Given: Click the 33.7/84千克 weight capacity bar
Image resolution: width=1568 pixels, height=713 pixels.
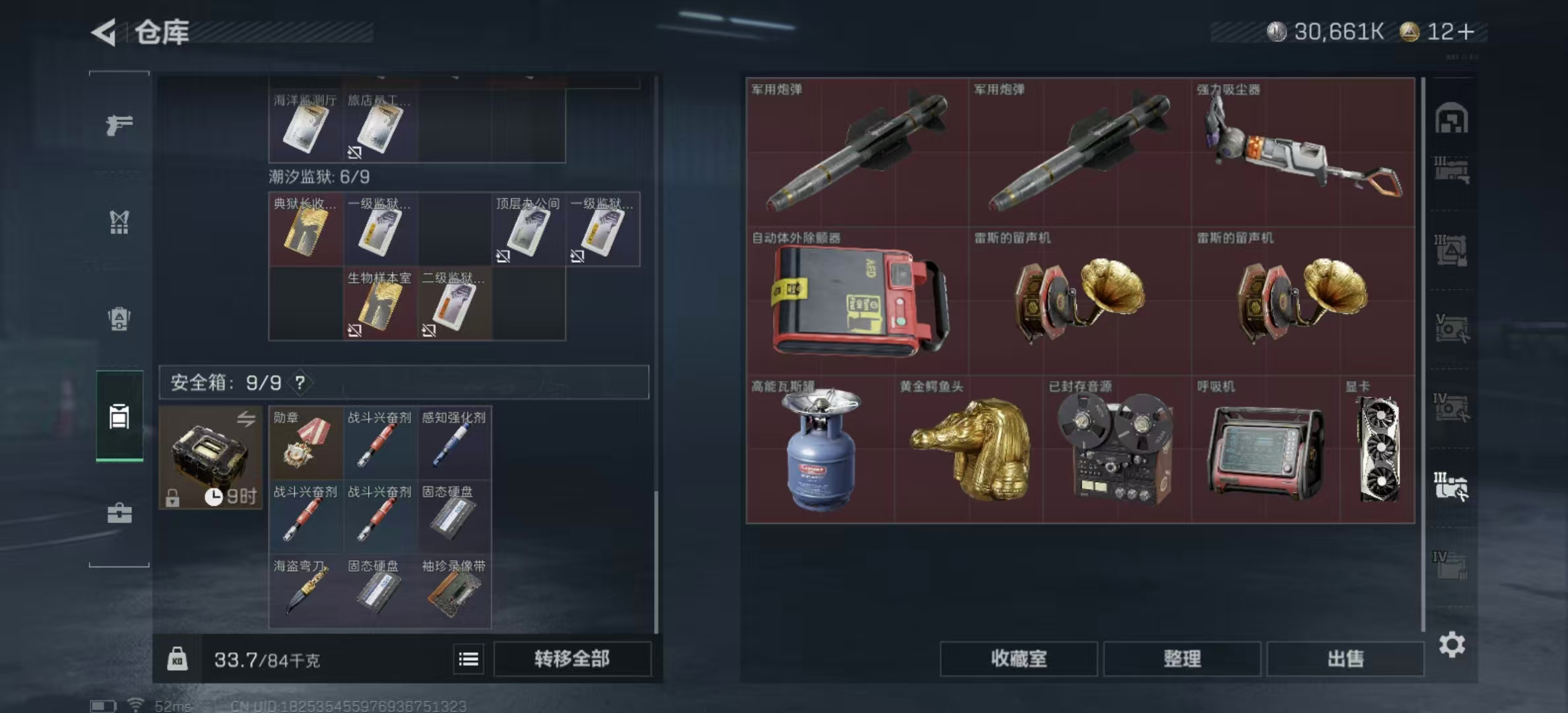Looking at the screenshot, I should point(264,660).
